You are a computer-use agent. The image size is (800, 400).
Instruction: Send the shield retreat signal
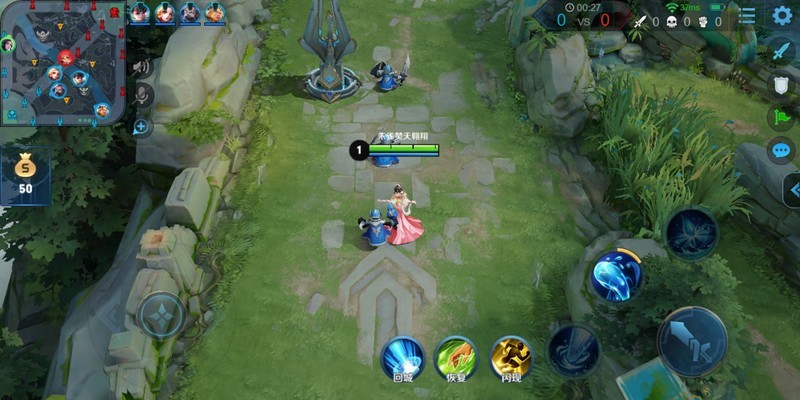click(781, 84)
